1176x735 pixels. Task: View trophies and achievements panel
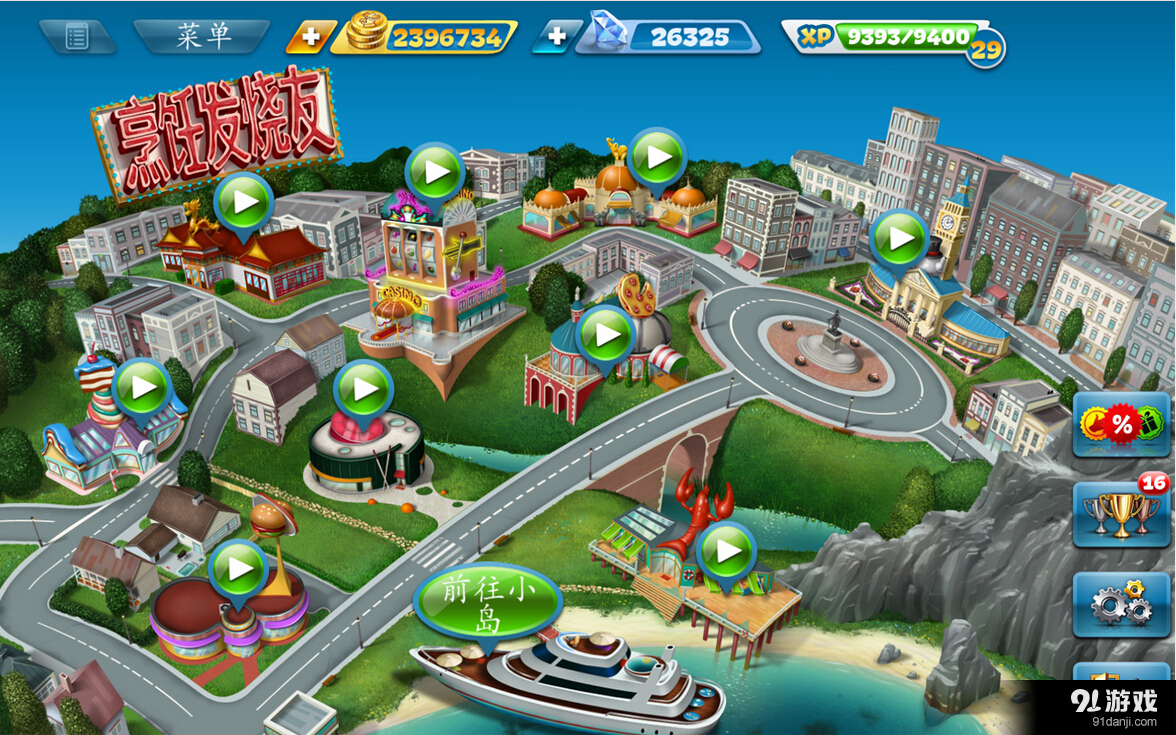pos(1121,513)
